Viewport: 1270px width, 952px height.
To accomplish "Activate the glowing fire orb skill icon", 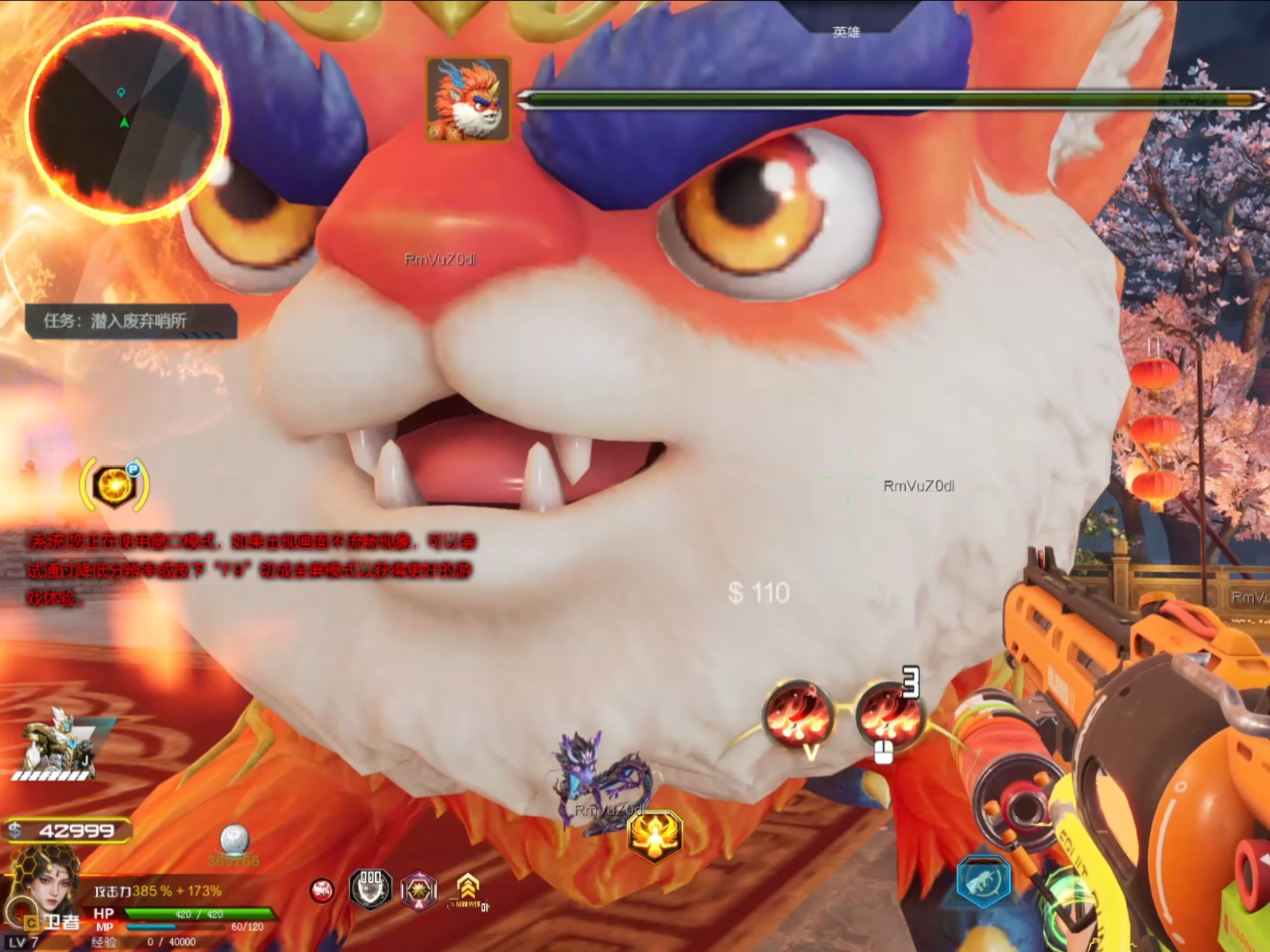I will coord(115,486).
